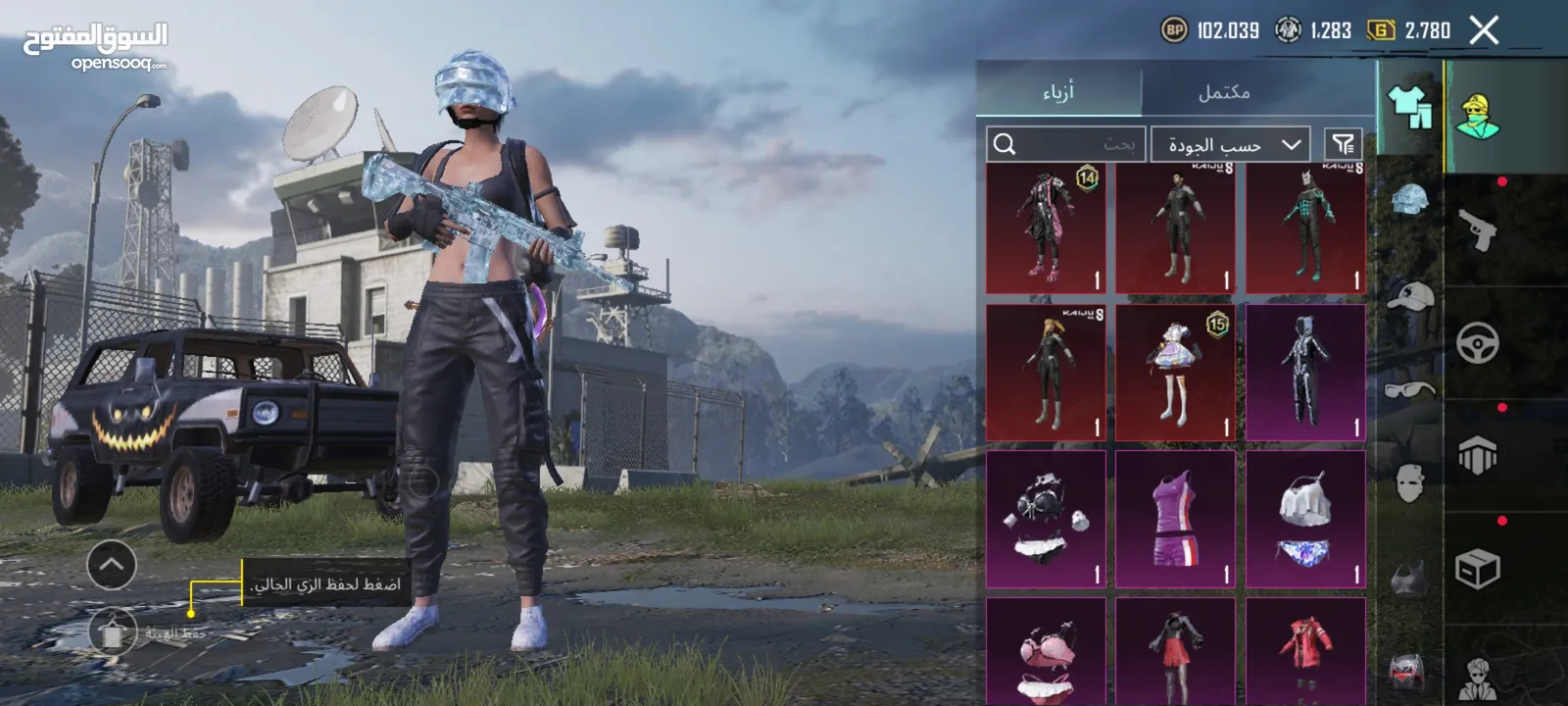
Task: Open the box crate category icon
Action: 1478,569
